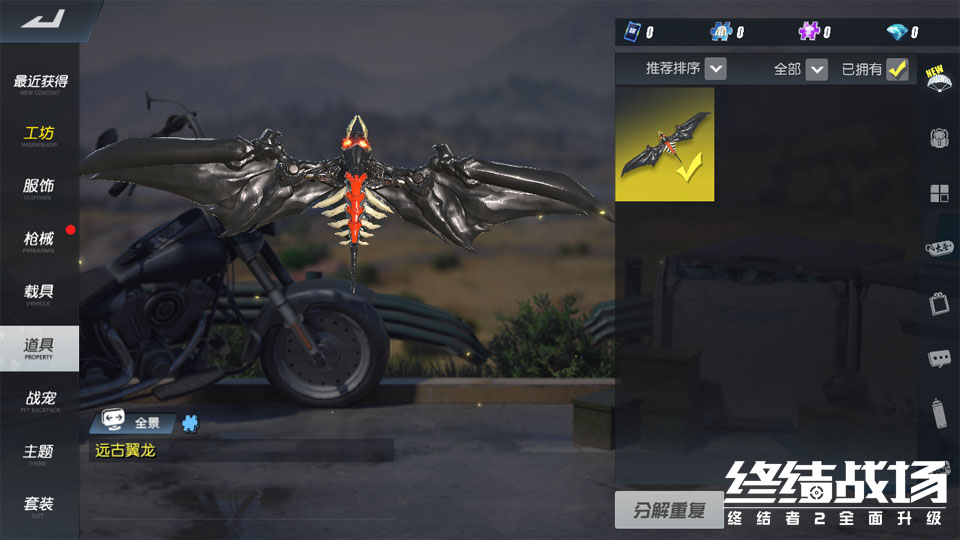Expand the 全部 filter dropdown

(817, 69)
